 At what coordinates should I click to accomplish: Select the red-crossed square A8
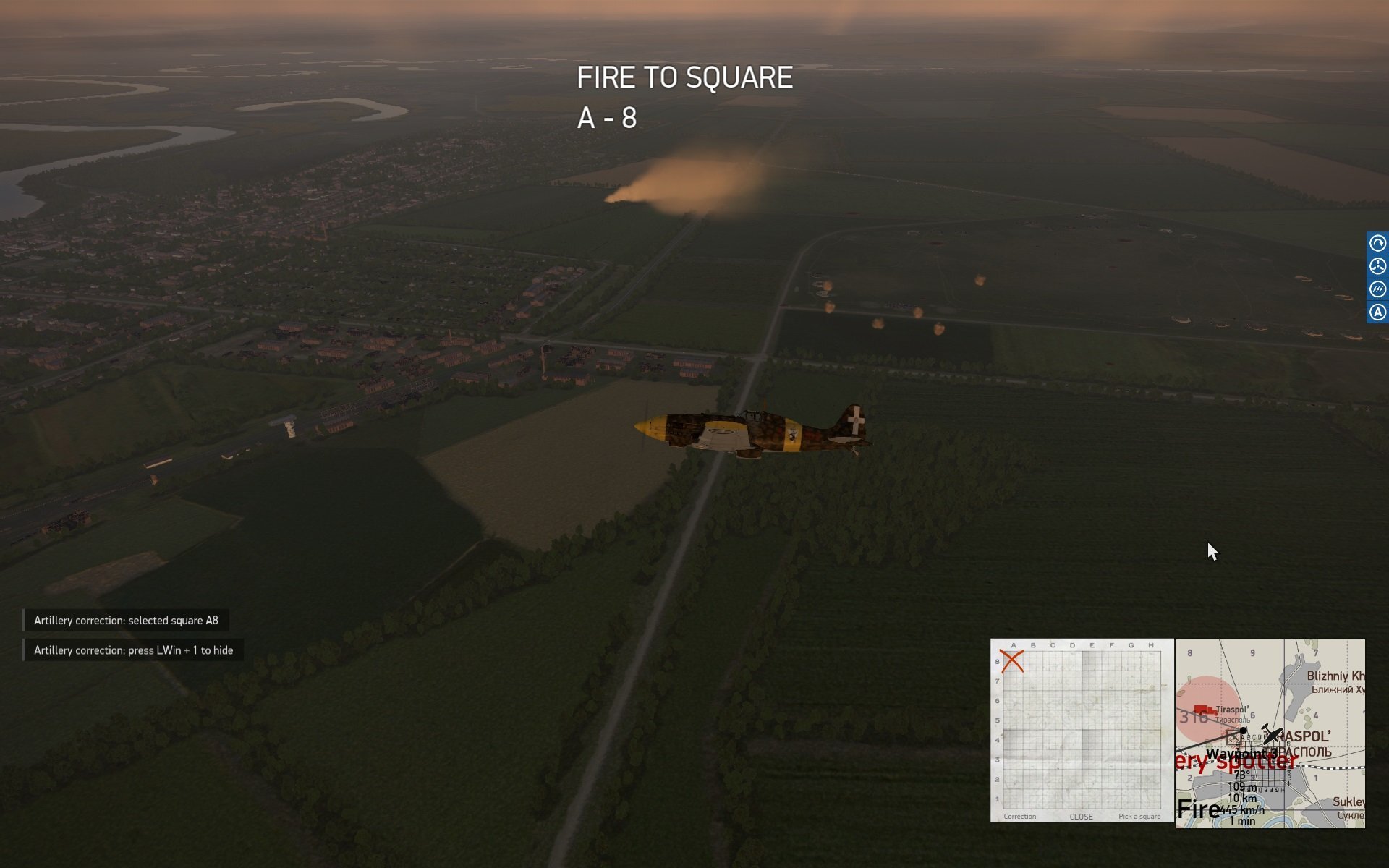point(1012,661)
